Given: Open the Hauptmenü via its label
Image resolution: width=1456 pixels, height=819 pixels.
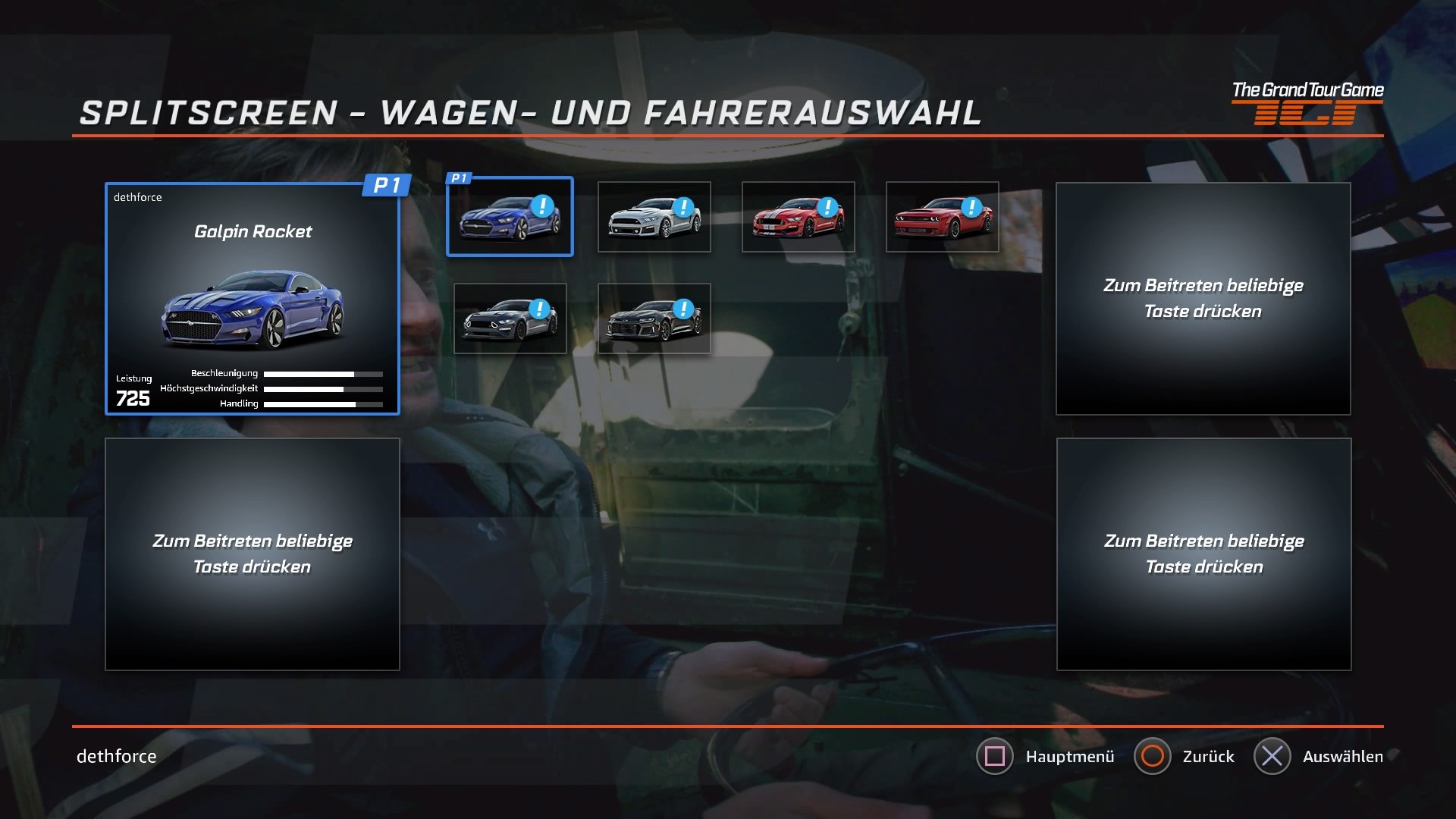Looking at the screenshot, I should click(x=1068, y=756).
